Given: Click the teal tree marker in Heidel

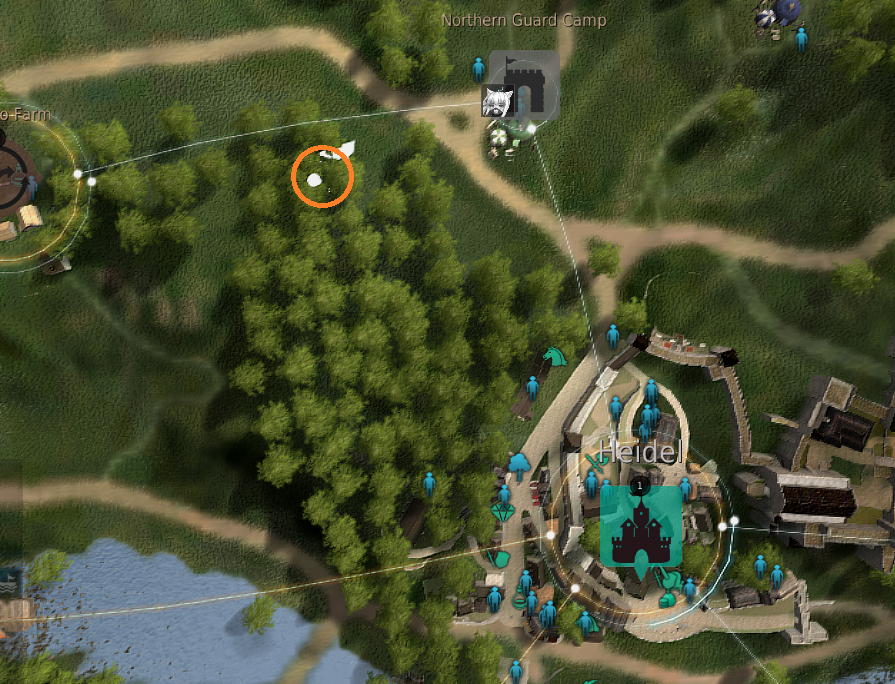Looking at the screenshot, I should 519,463.
